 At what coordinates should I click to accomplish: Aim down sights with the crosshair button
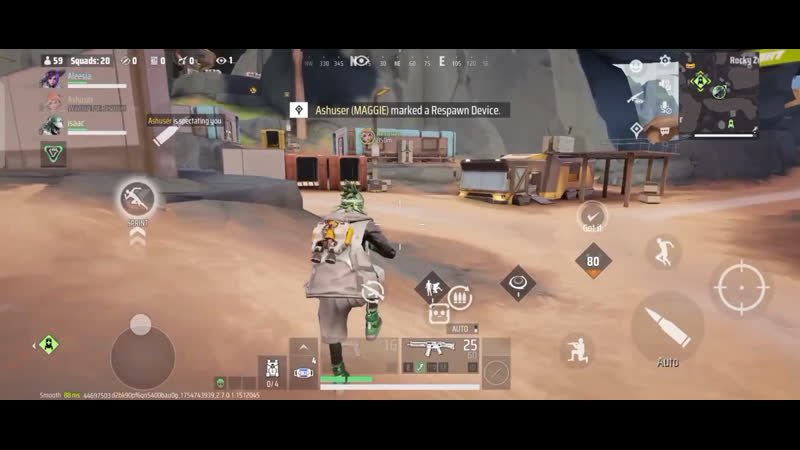[741, 287]
